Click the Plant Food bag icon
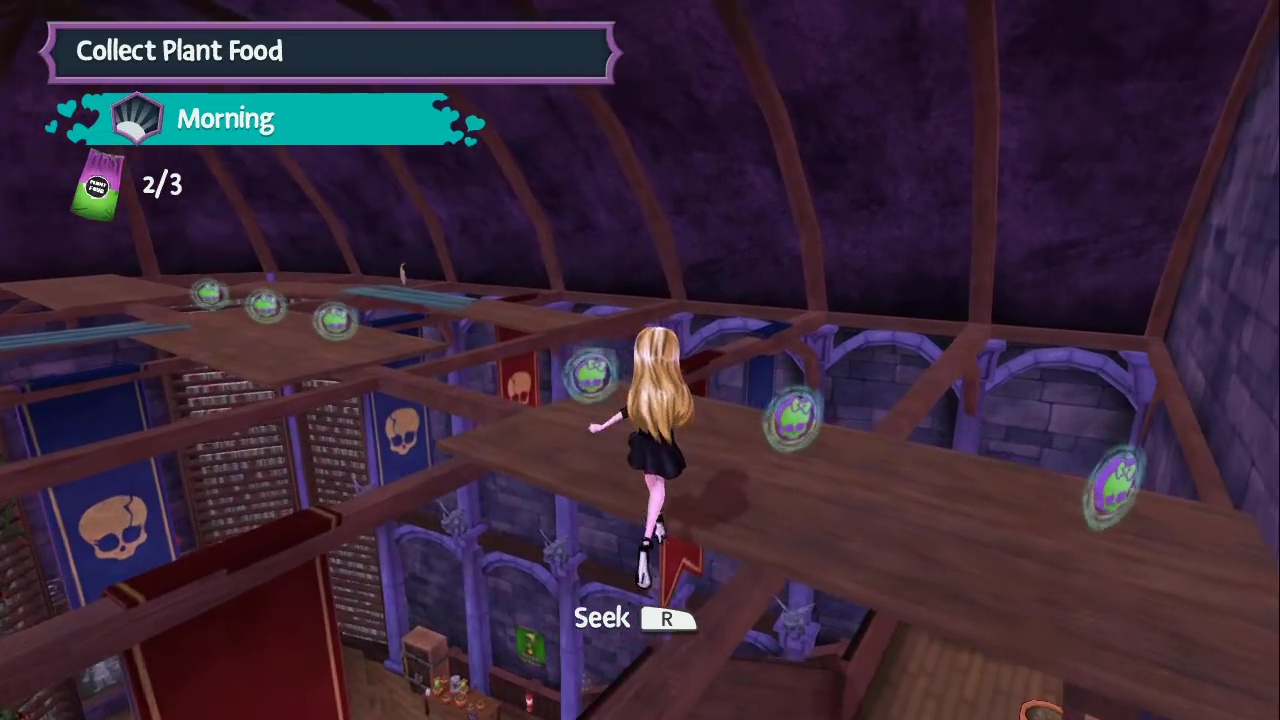 pos(97,185)
